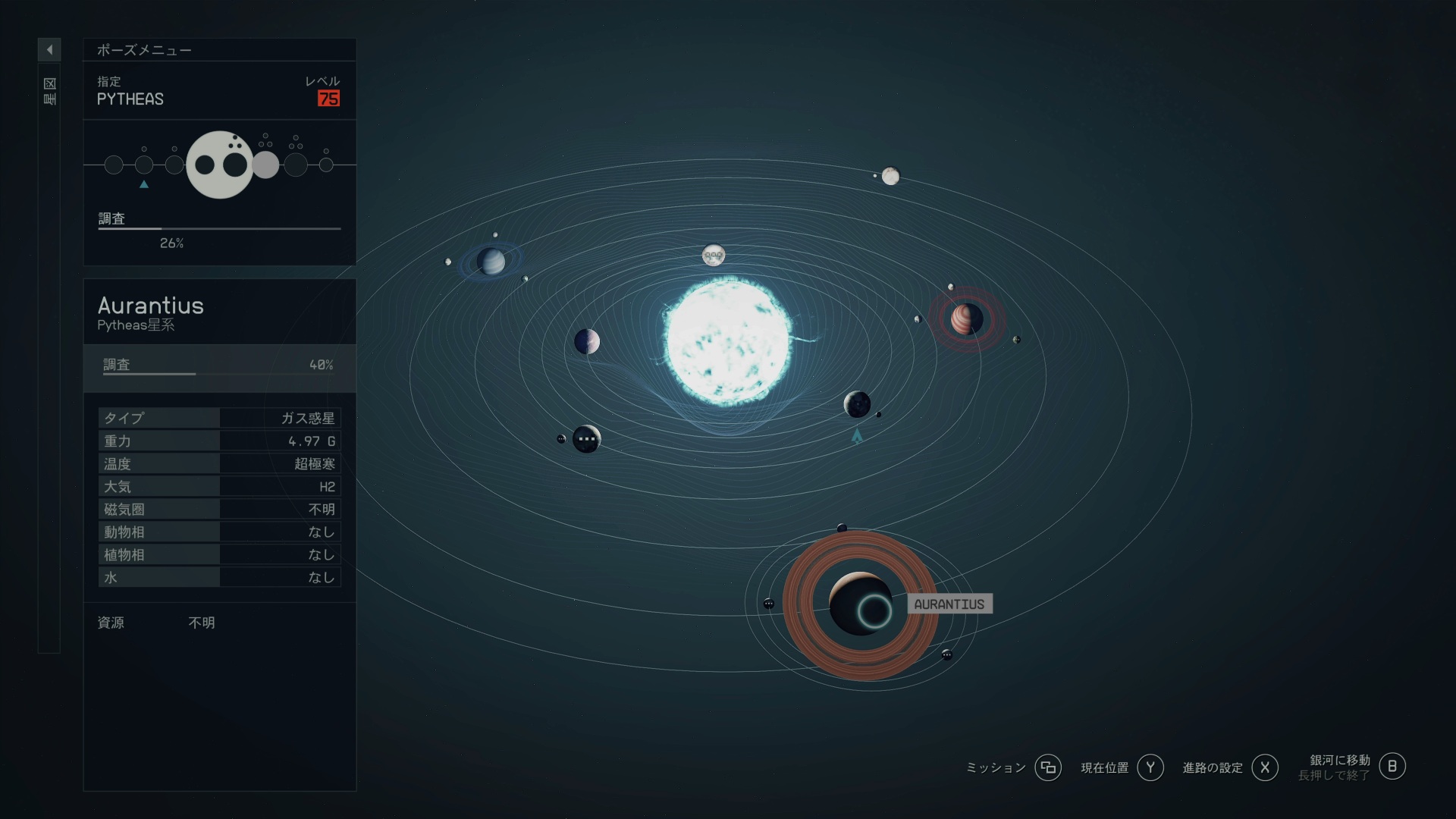The height and width of the screenshot is (819, 1456).
Task: Click the back arrow beside ポーズメニュー
Action: (x=49, y=50)
